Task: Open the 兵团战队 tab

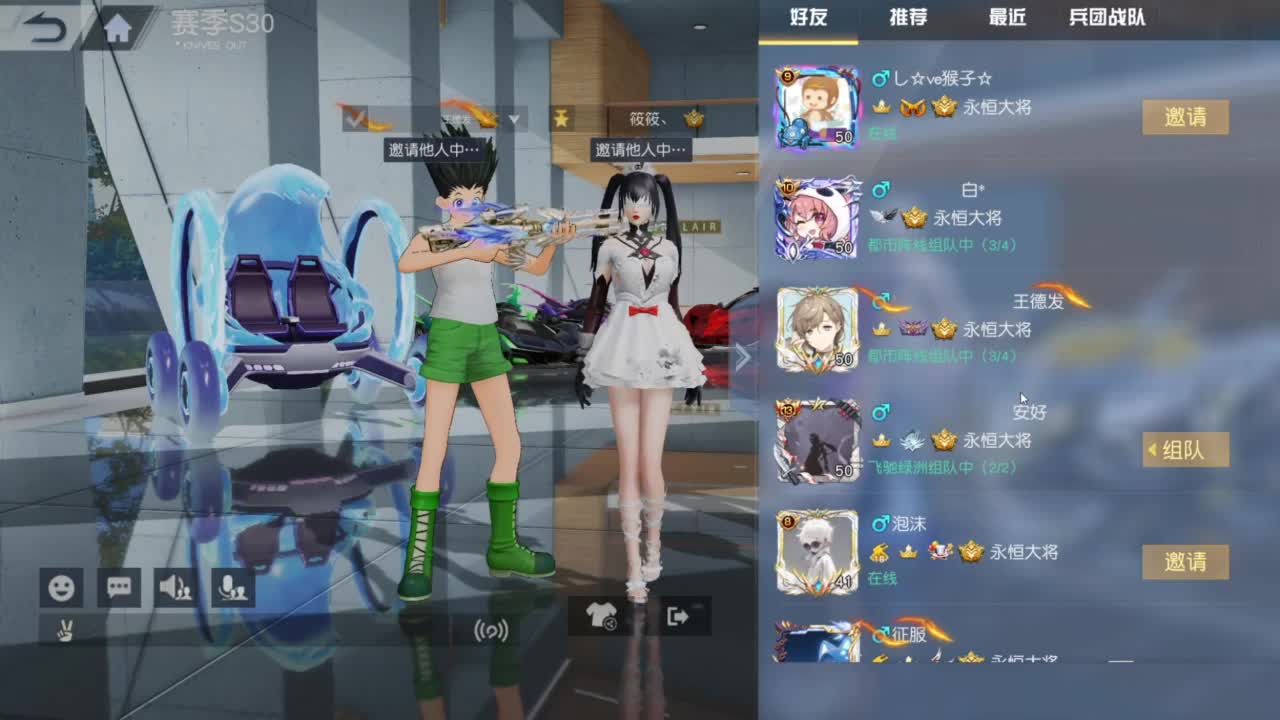Action: pos(1106,18)
